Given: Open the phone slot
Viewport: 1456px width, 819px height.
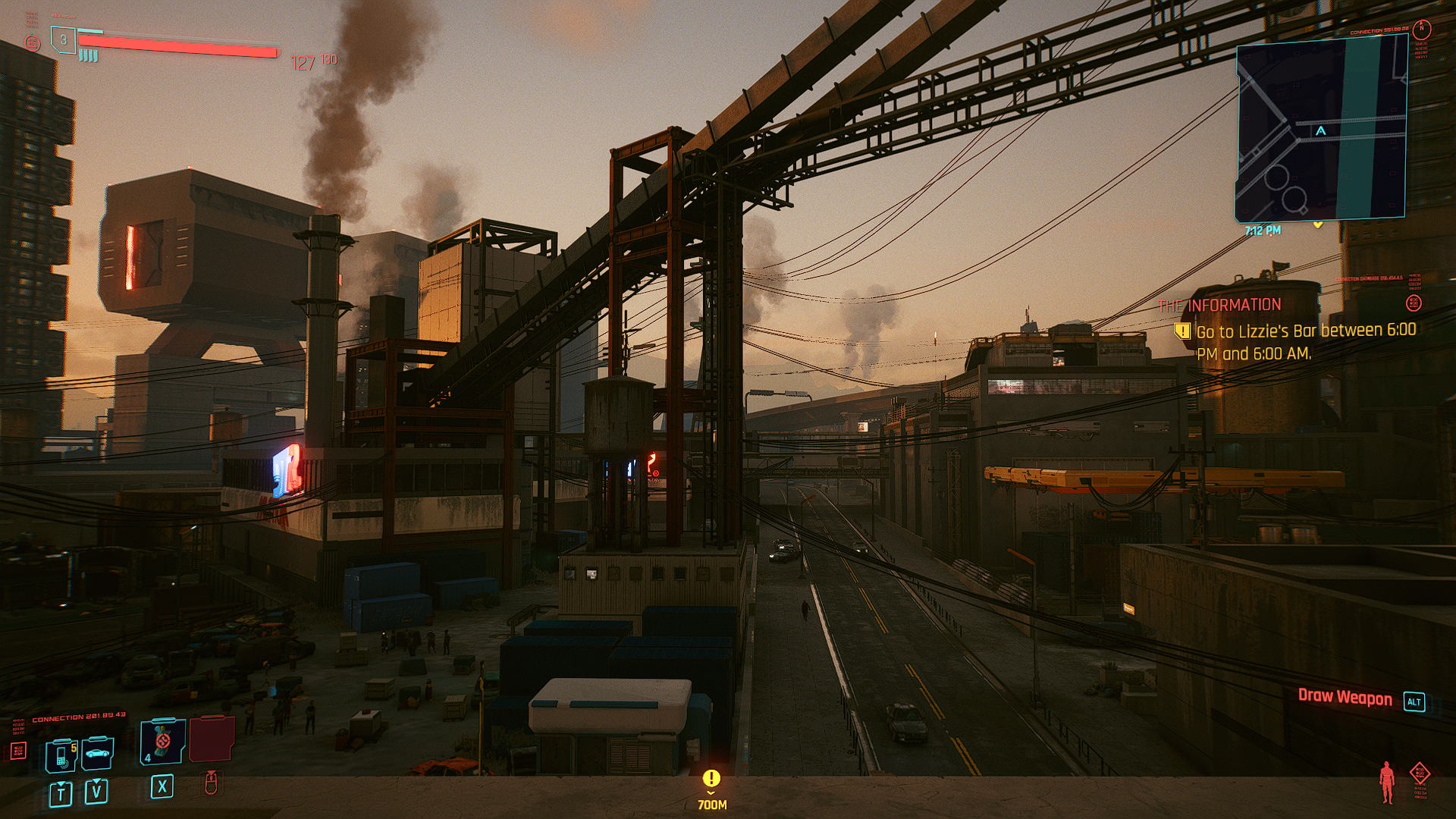Looking at the screenshot, I should pos(61,755).
